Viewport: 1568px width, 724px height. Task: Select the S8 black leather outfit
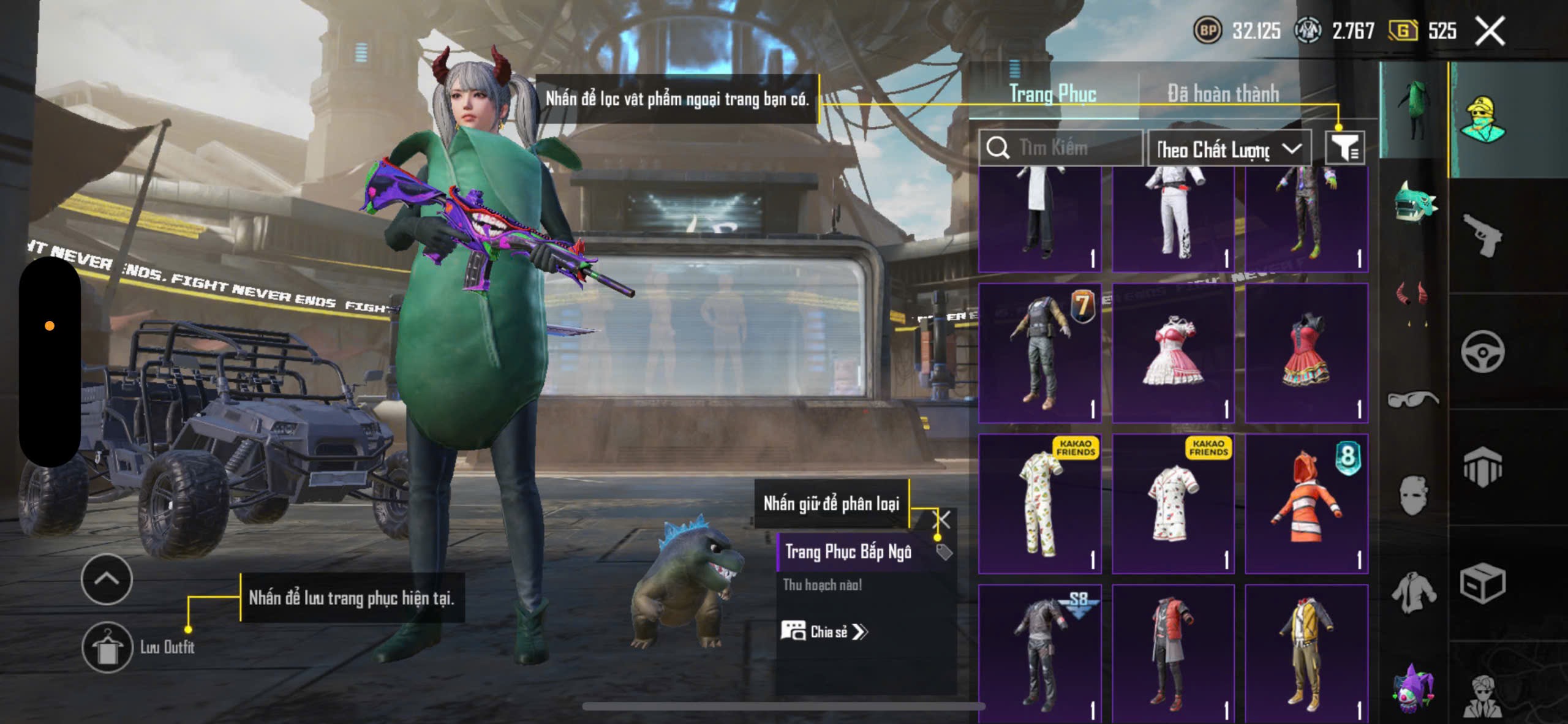(x=1039, y=653)
